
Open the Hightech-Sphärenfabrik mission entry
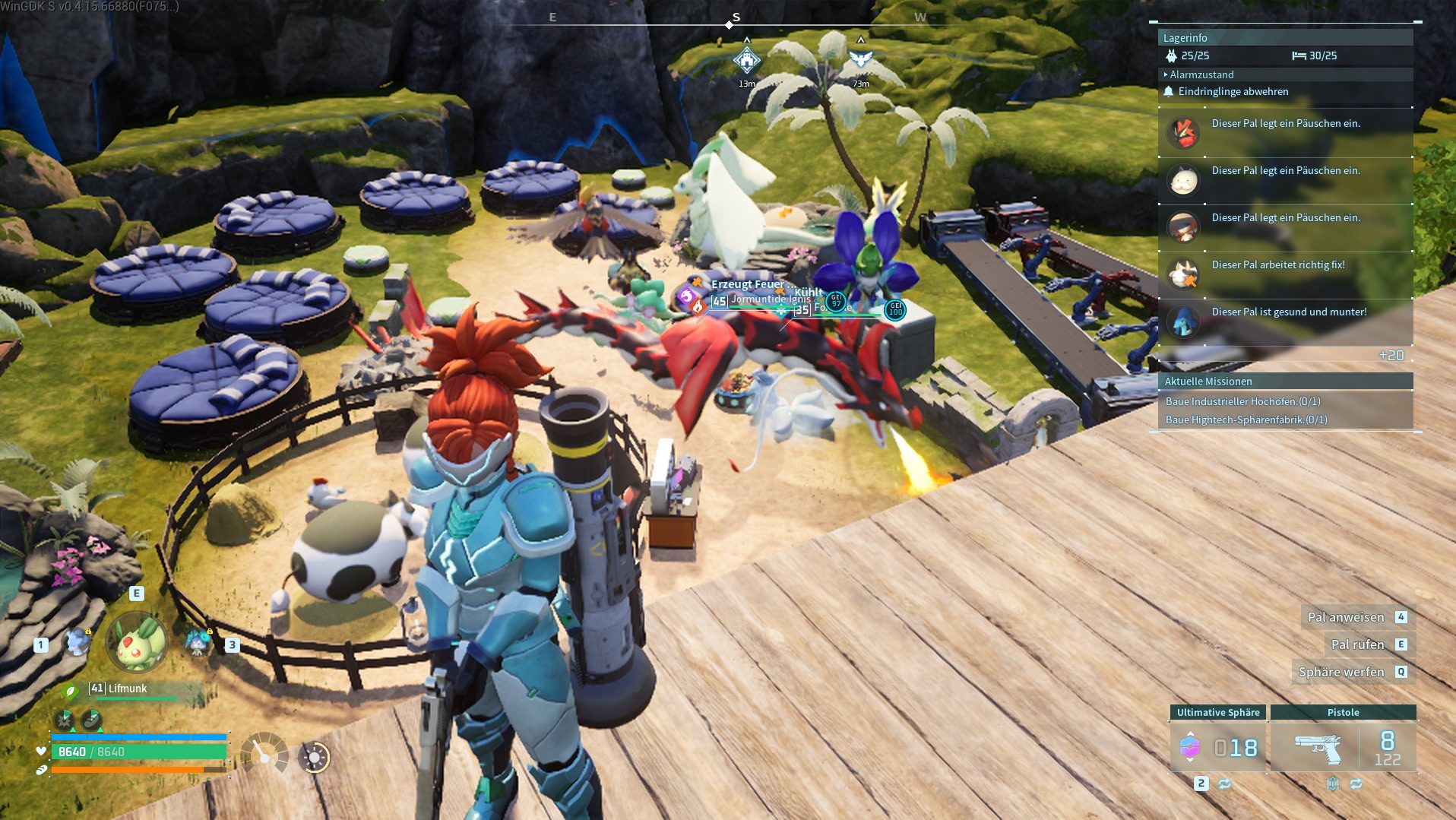coord(1246,419)
